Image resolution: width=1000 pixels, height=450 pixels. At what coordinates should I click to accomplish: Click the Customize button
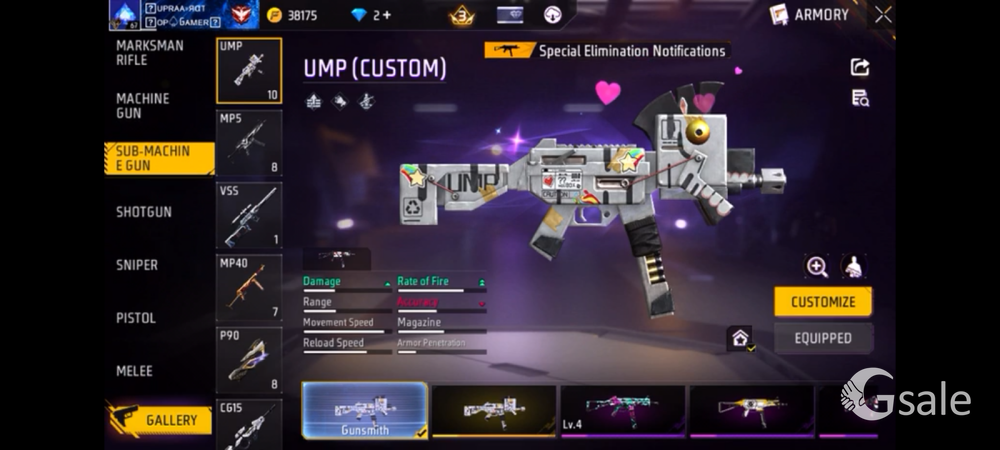point(823,302)
